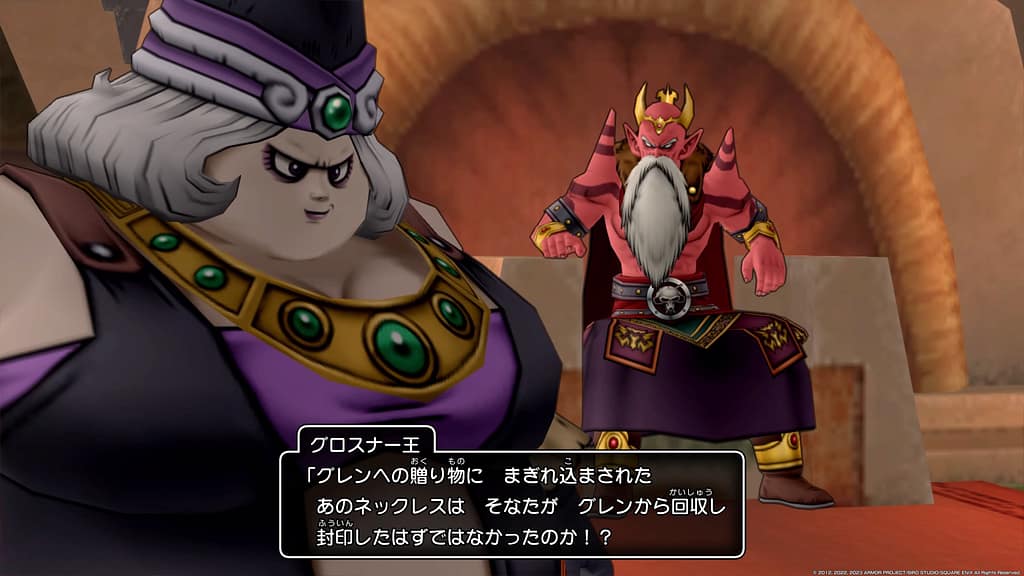Screen dimensions: 1024x576
Task: Advance the グロスナー王 dialogue text box
Action: 511,505
